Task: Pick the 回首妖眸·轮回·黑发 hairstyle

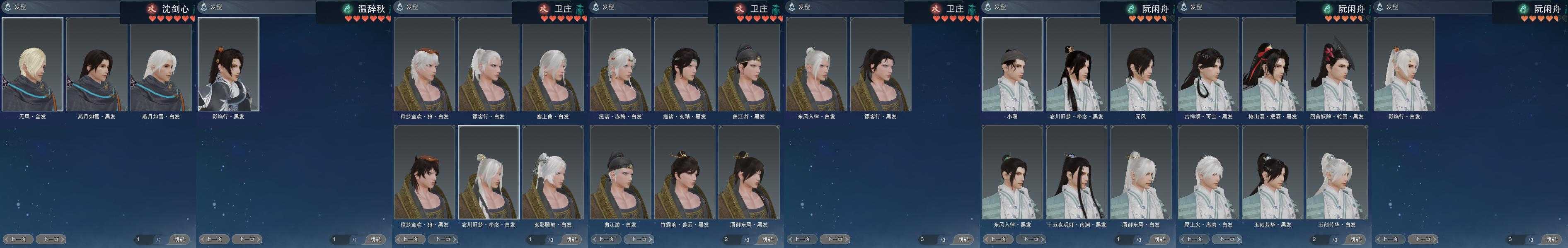Action: (x=1337, y=65)
